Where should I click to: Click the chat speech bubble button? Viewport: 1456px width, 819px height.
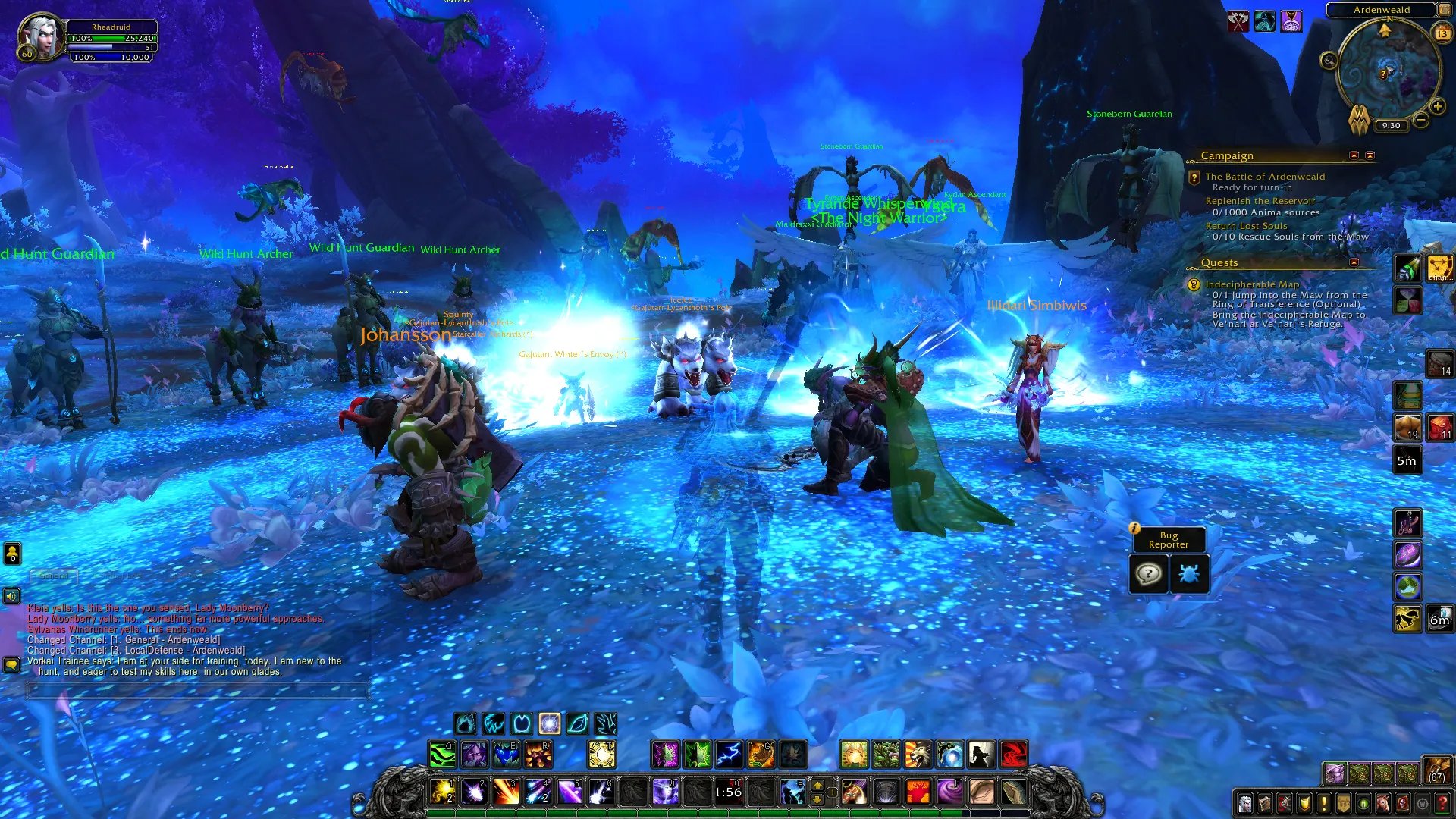click(x=11, y=665)
